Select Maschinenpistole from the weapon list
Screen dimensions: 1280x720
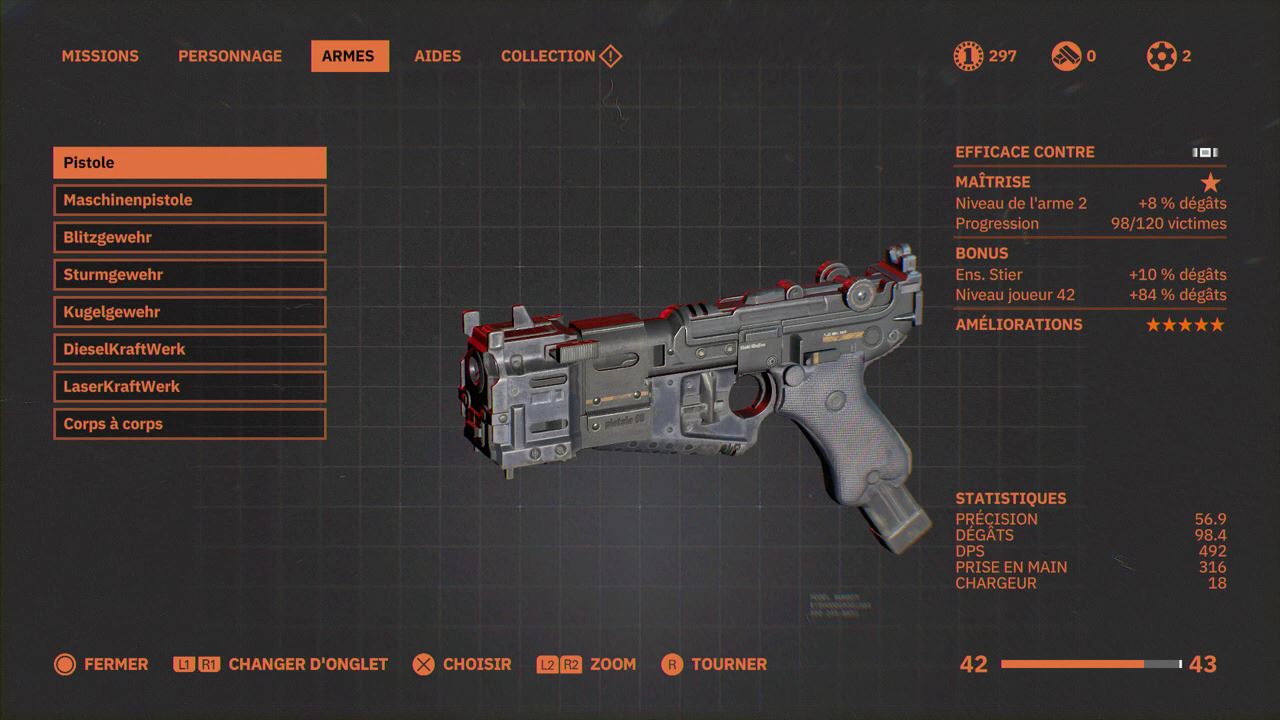tap(190, 200)
